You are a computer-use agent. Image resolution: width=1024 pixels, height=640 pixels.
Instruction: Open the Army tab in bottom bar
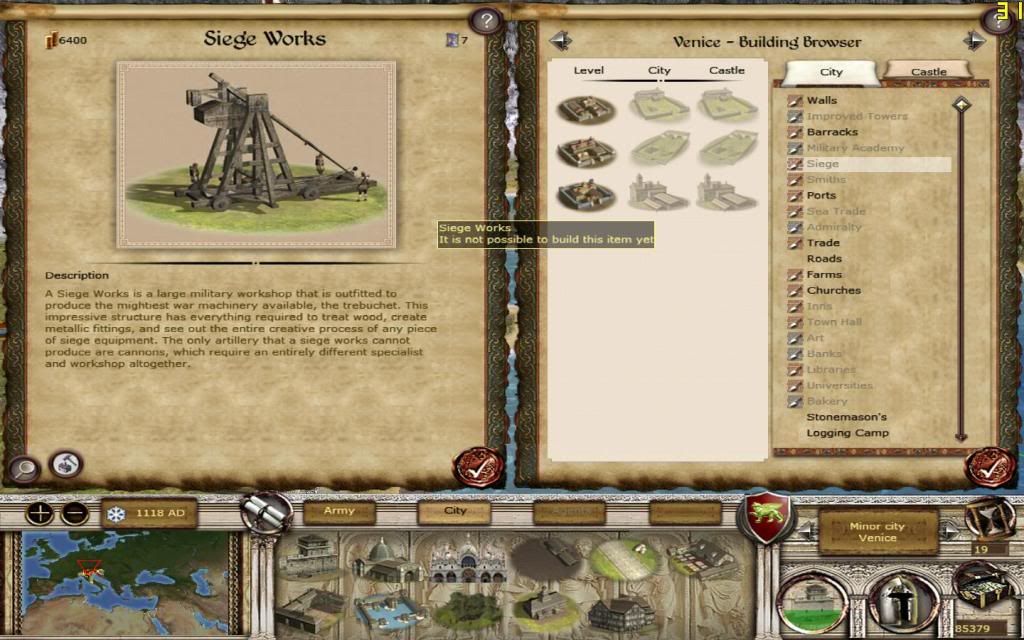[339, 511]
